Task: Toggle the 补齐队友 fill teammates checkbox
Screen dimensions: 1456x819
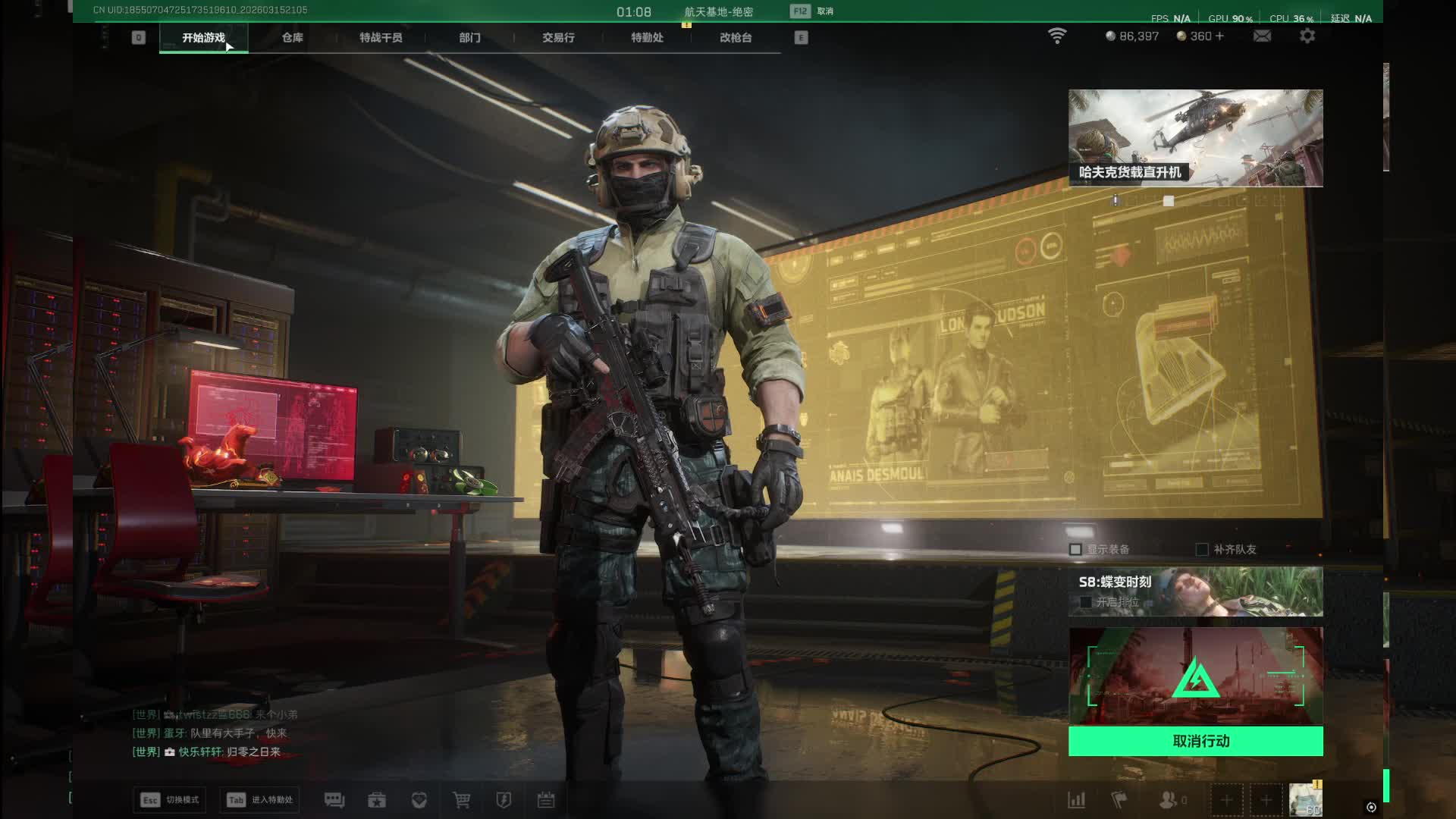Action: coord(1202,549)
